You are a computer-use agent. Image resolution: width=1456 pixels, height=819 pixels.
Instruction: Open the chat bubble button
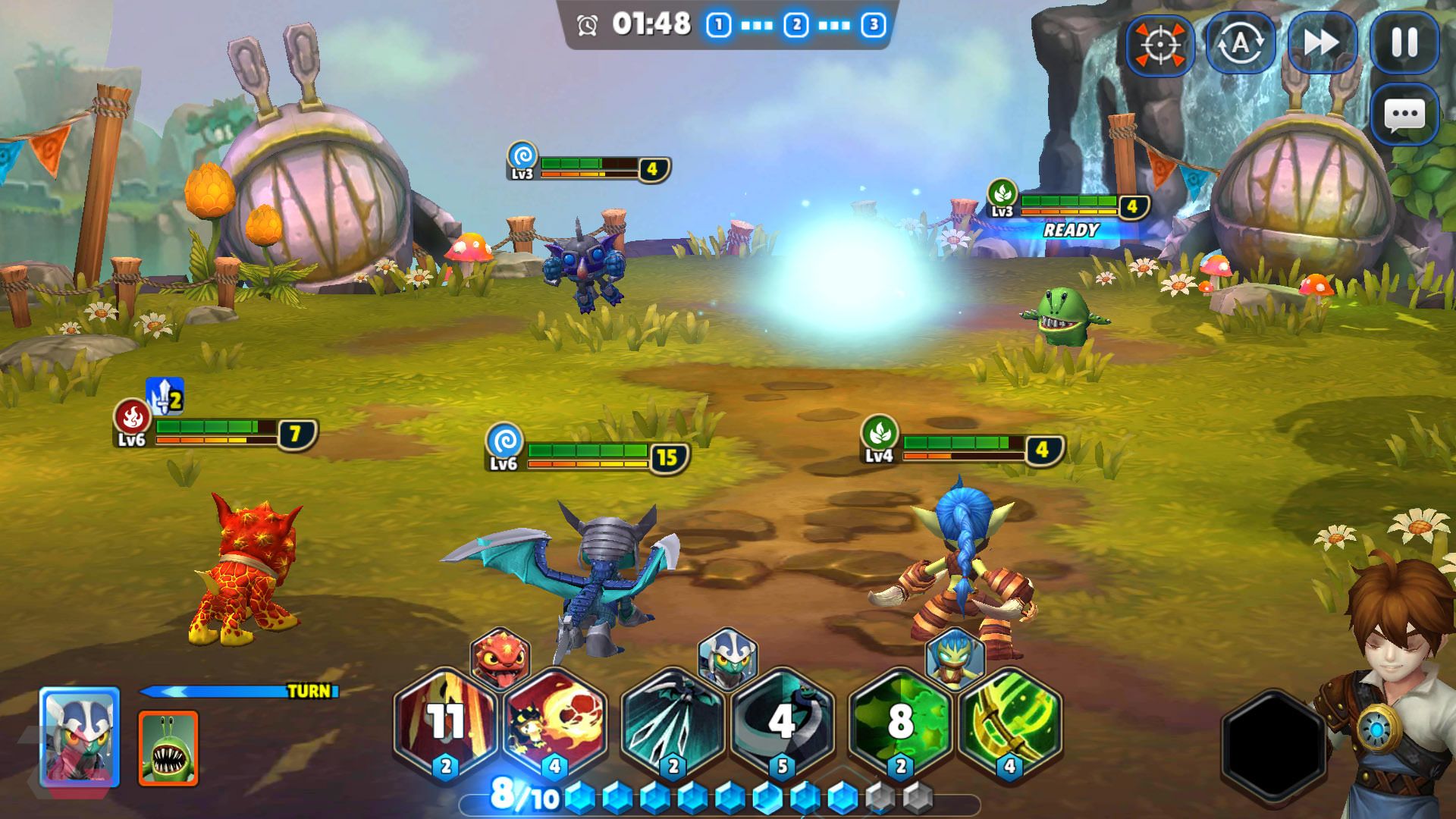click(1404, 115)
